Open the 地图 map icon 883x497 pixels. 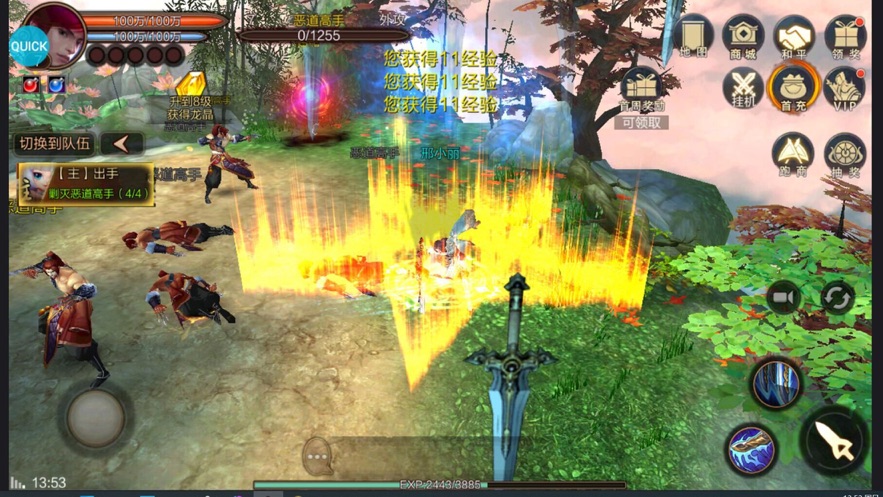(x=693, y=36)
